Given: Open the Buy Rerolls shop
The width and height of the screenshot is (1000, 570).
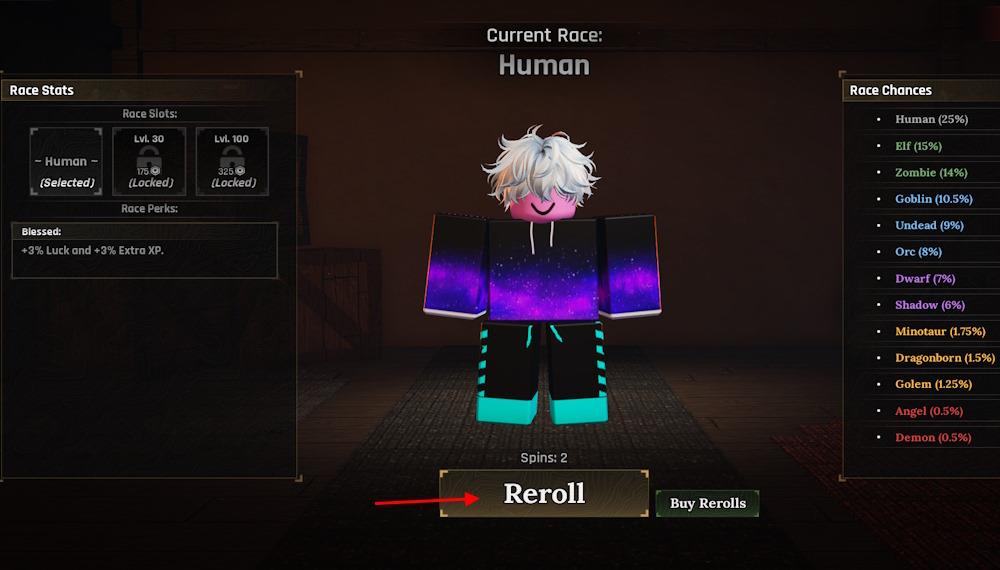Looking at the screenshot, I should pyautogui.click(x=707, y=503).
